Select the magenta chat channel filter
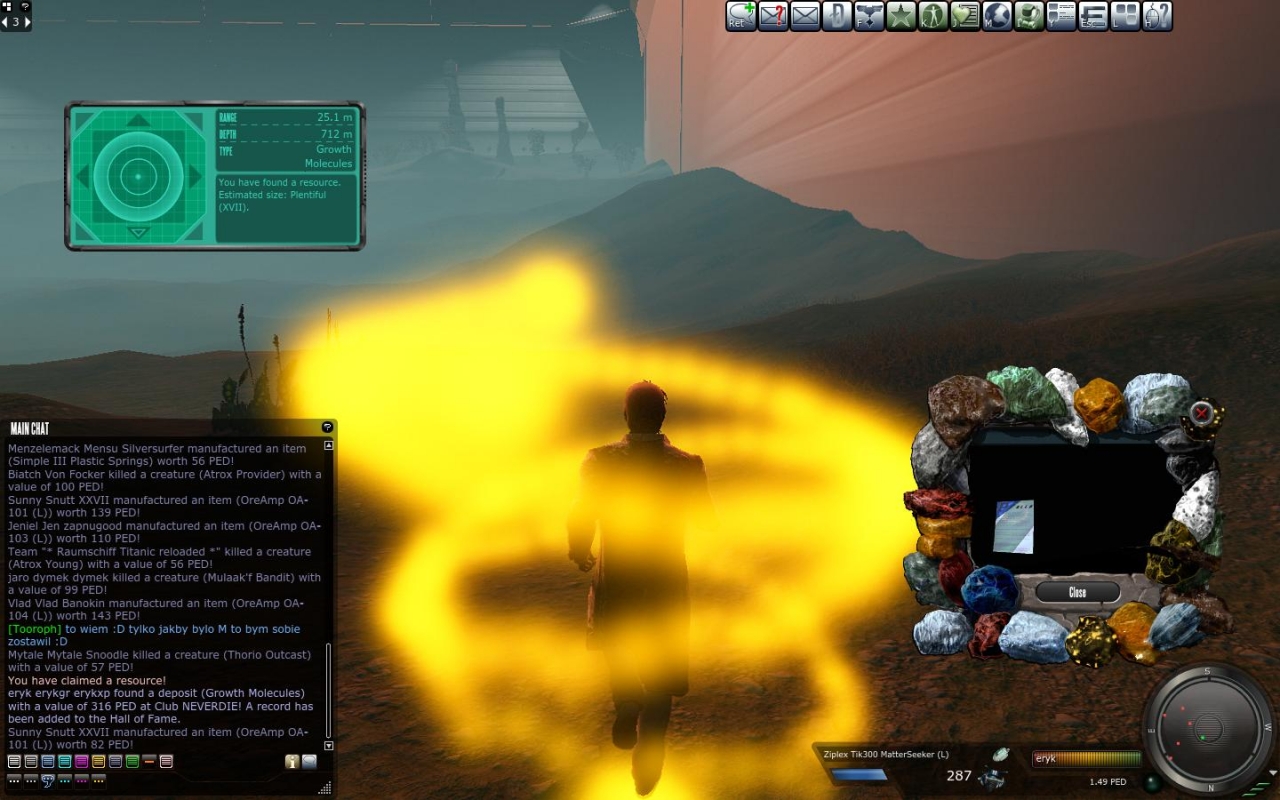1280x800 pixels. pyautogui.click(x=82, y=762)
